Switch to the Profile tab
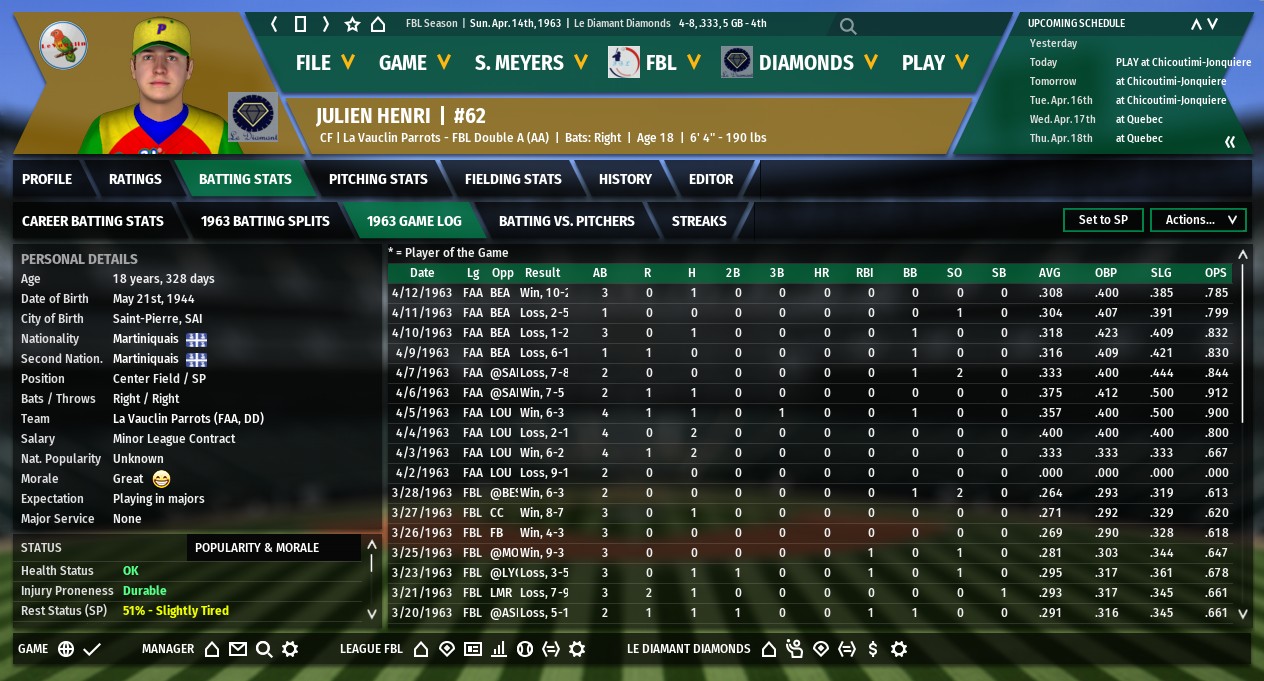This screenshot has width=1264, height=681. click(47, 179)
